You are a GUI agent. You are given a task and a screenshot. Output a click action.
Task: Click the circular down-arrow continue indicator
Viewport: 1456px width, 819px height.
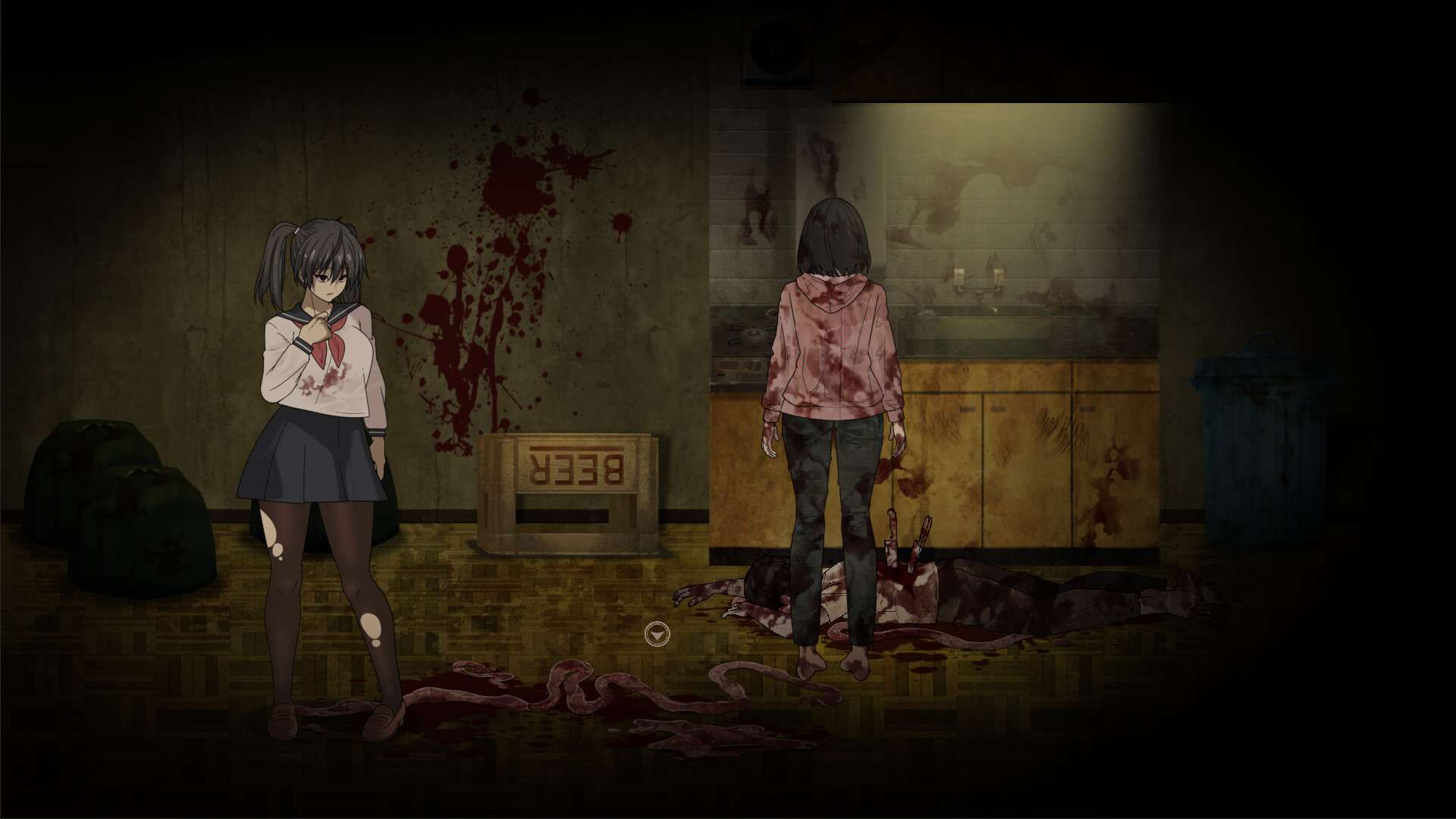click(x=657, y=634)
